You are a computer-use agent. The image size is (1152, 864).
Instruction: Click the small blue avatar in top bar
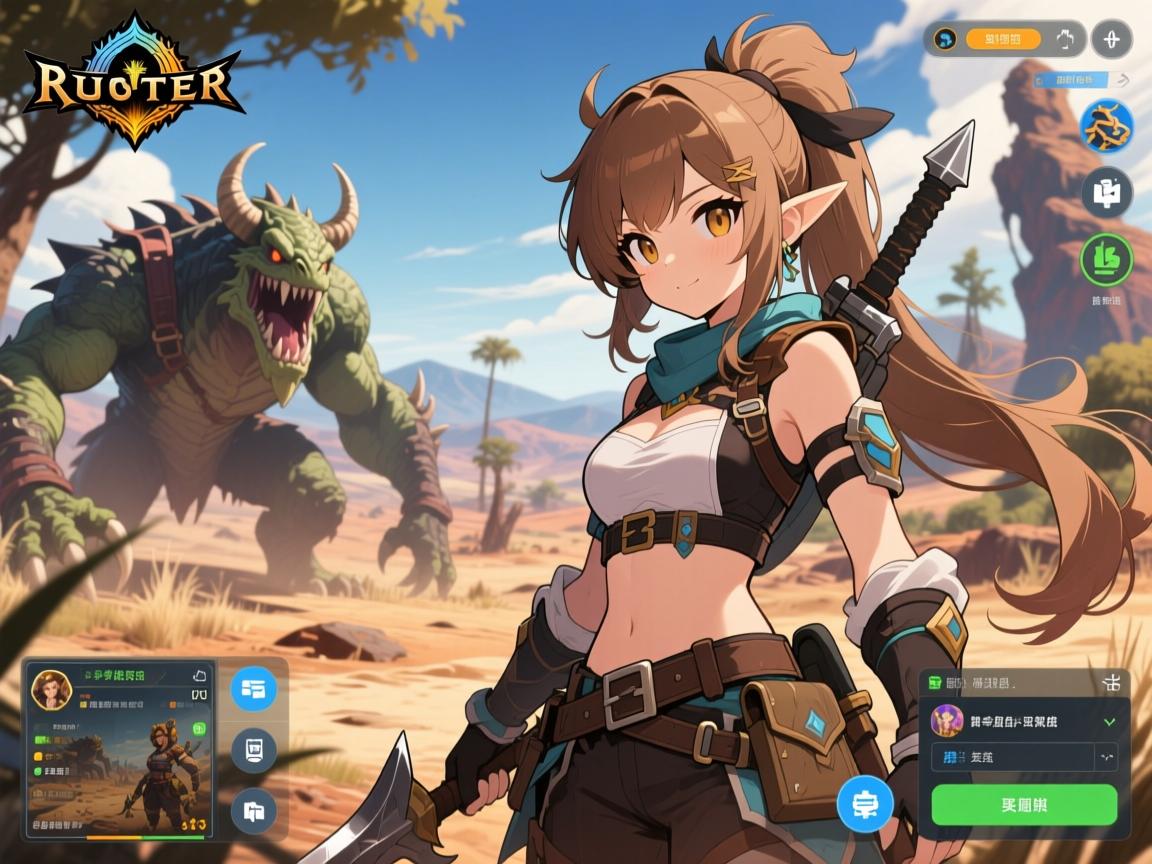[943, 40]
